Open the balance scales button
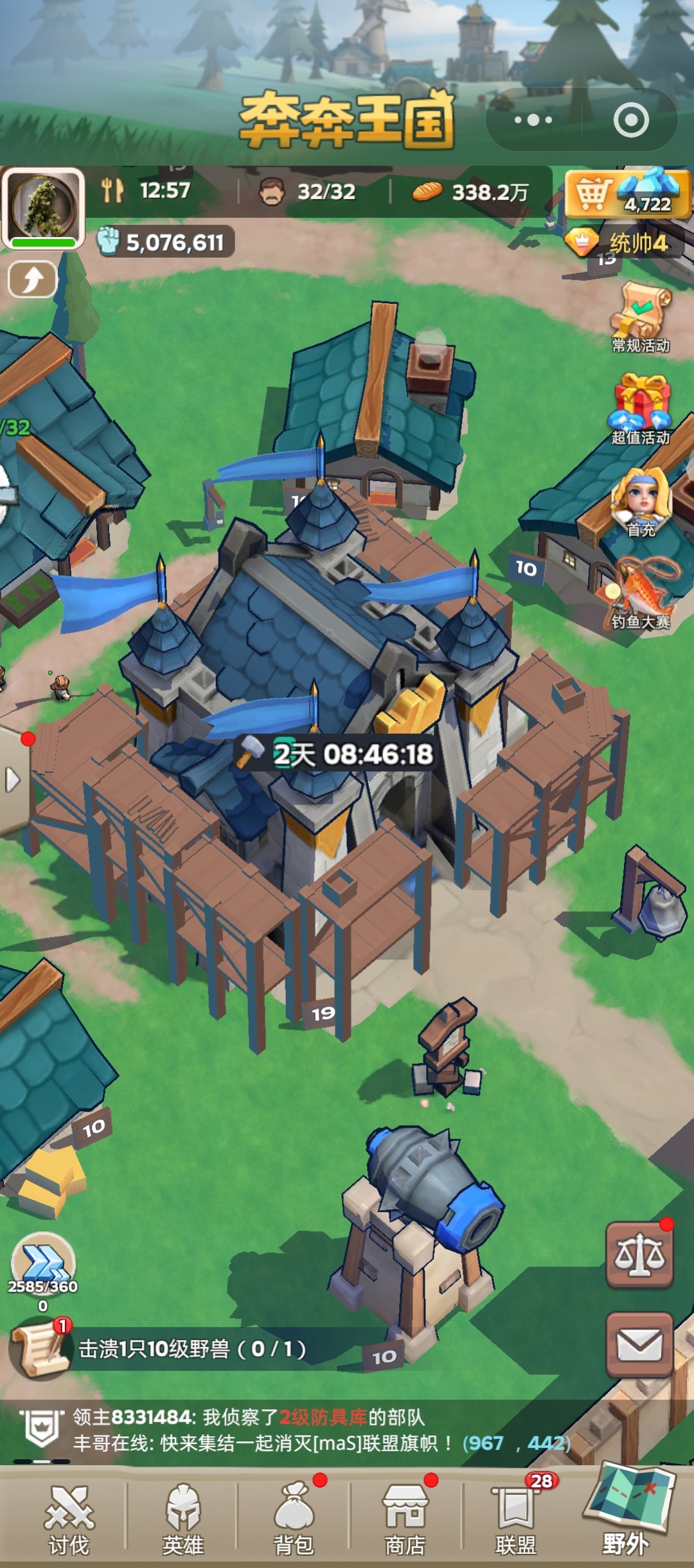The image size is (694, 1568). coord(639,1254)
